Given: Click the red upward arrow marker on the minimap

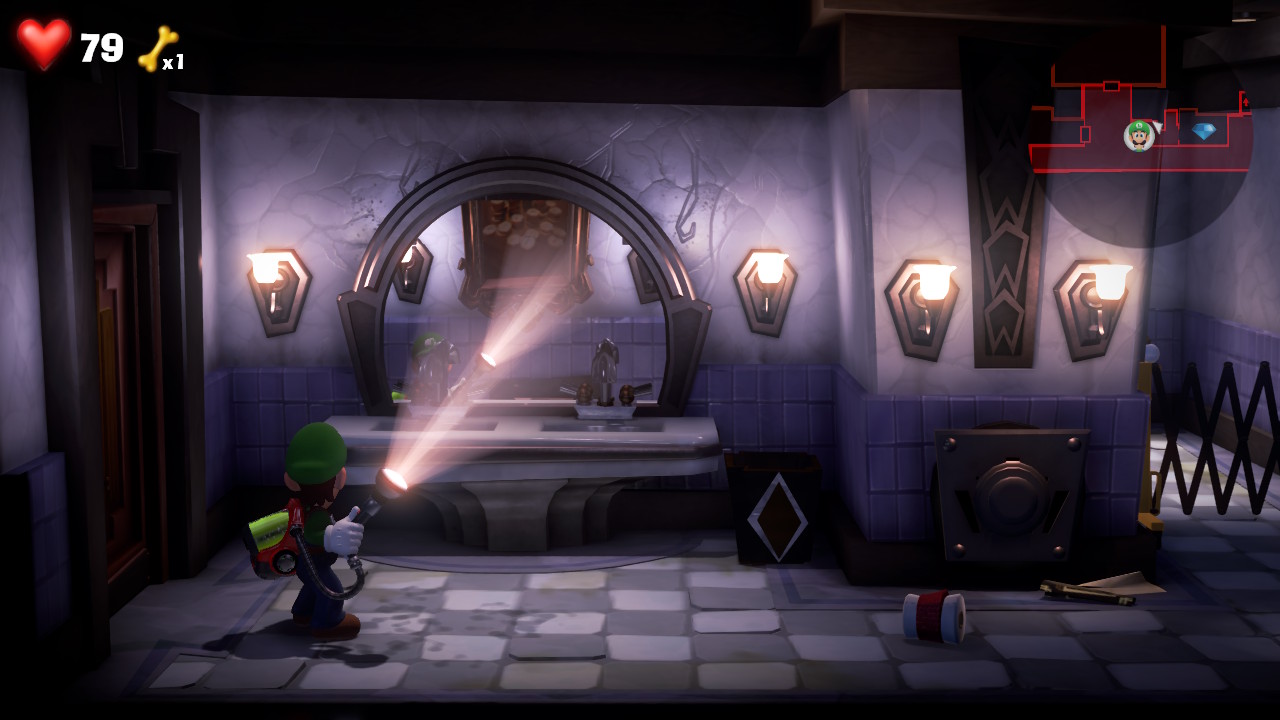Looking at the screenshot, I should (1245, 101).
